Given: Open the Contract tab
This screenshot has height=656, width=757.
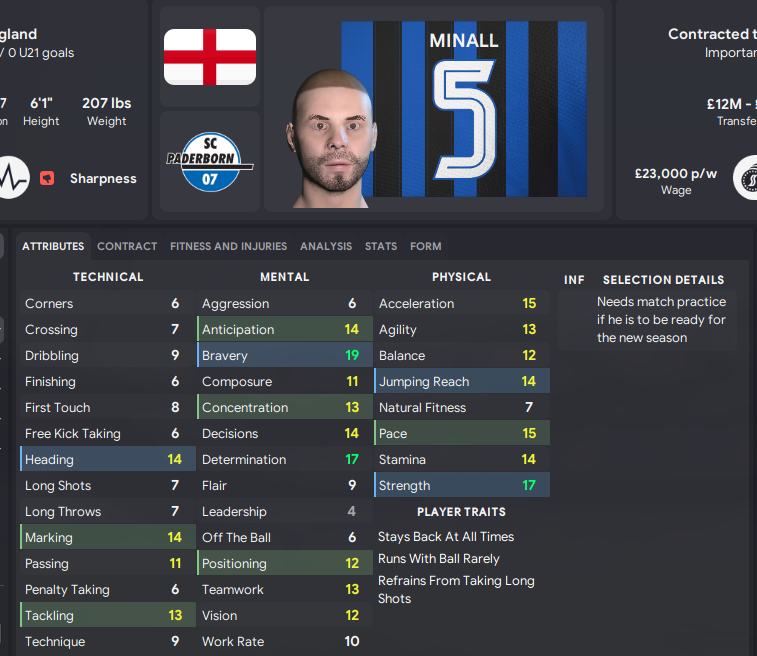Looking at the screenshot, I should tap(127, 246).
